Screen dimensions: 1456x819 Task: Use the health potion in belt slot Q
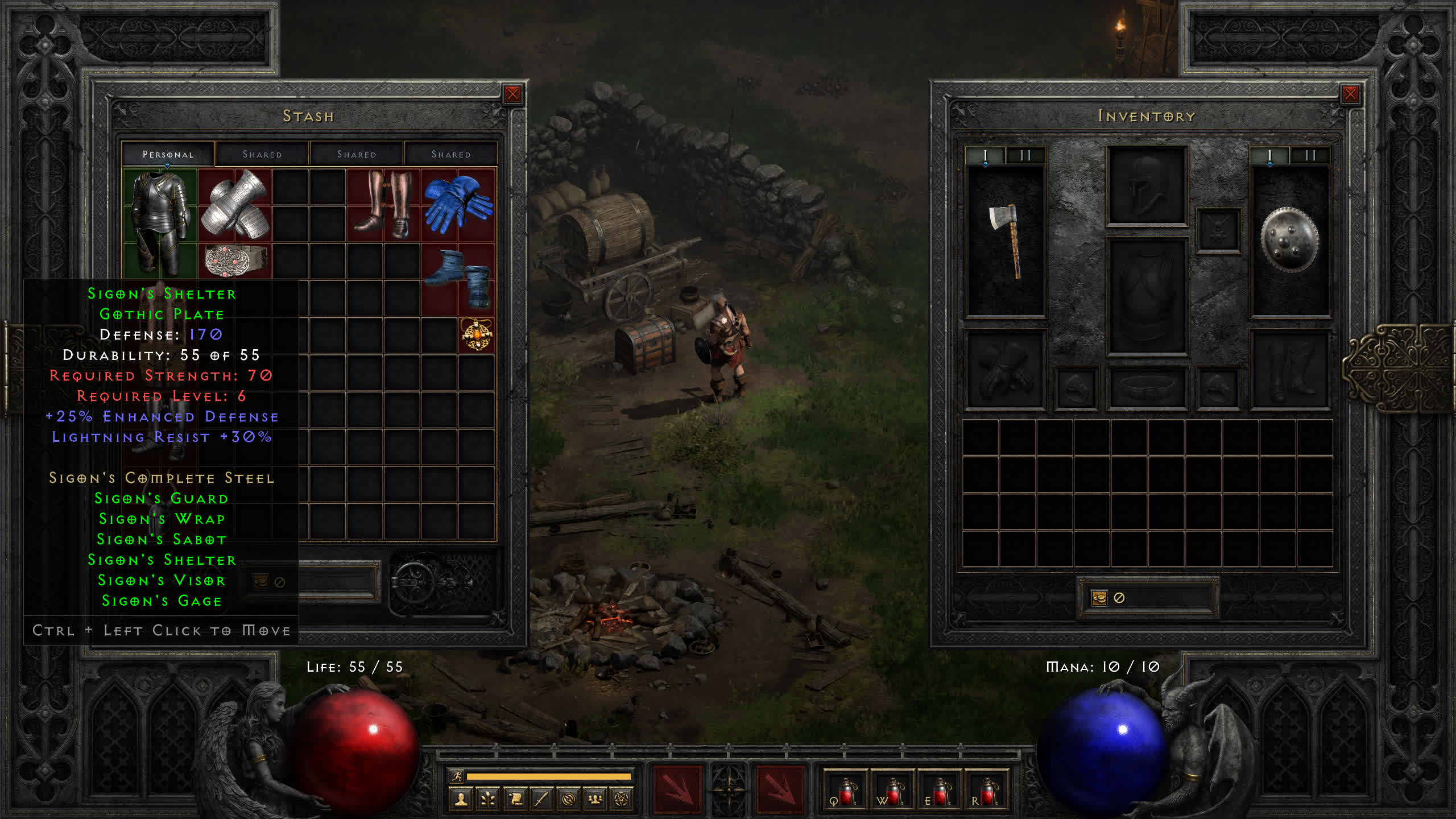pos(845,792)
